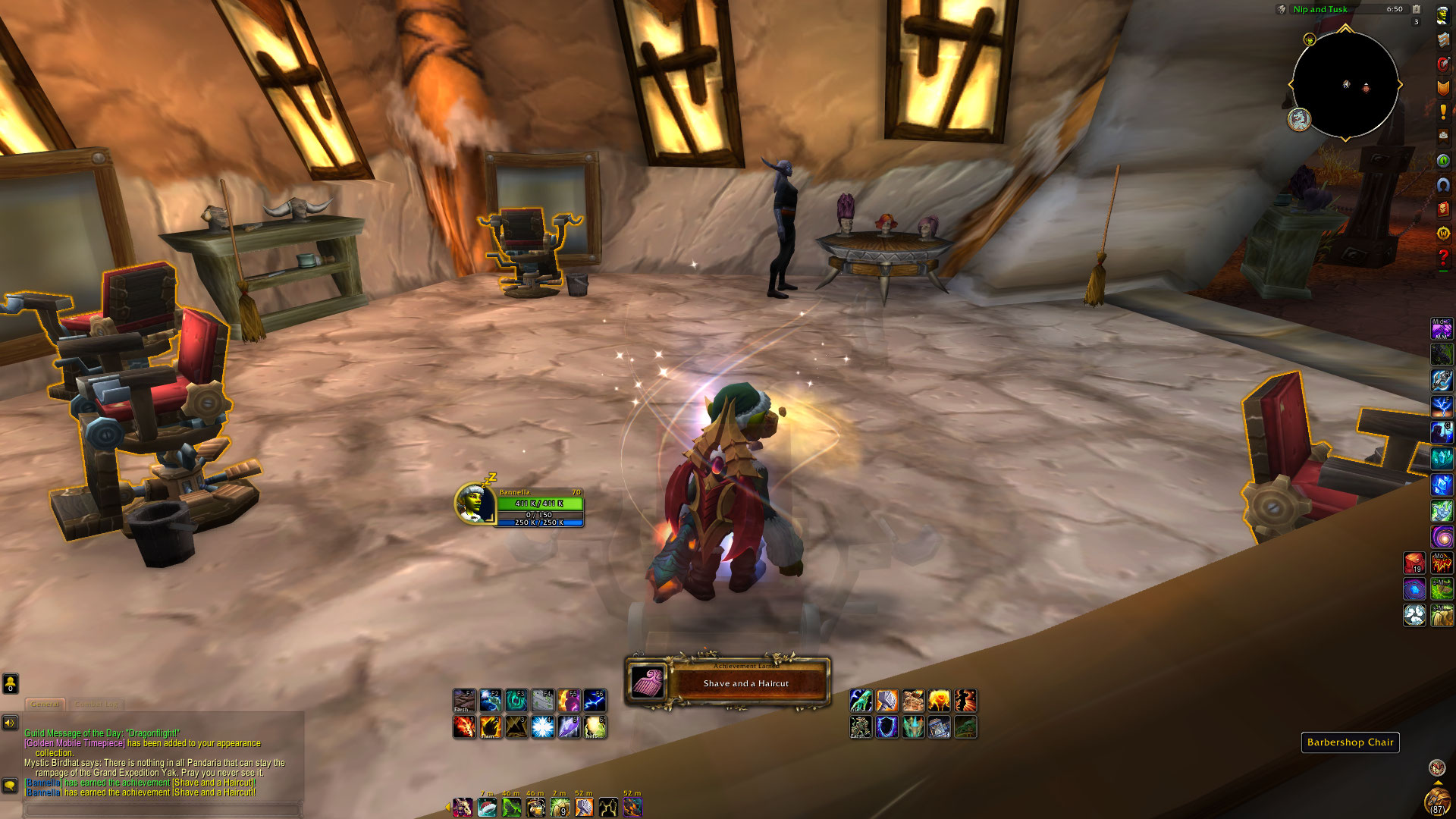The image size is (1456, 819).
Task: Cast the teal swirl spell on F3
Action: (516, 700)
